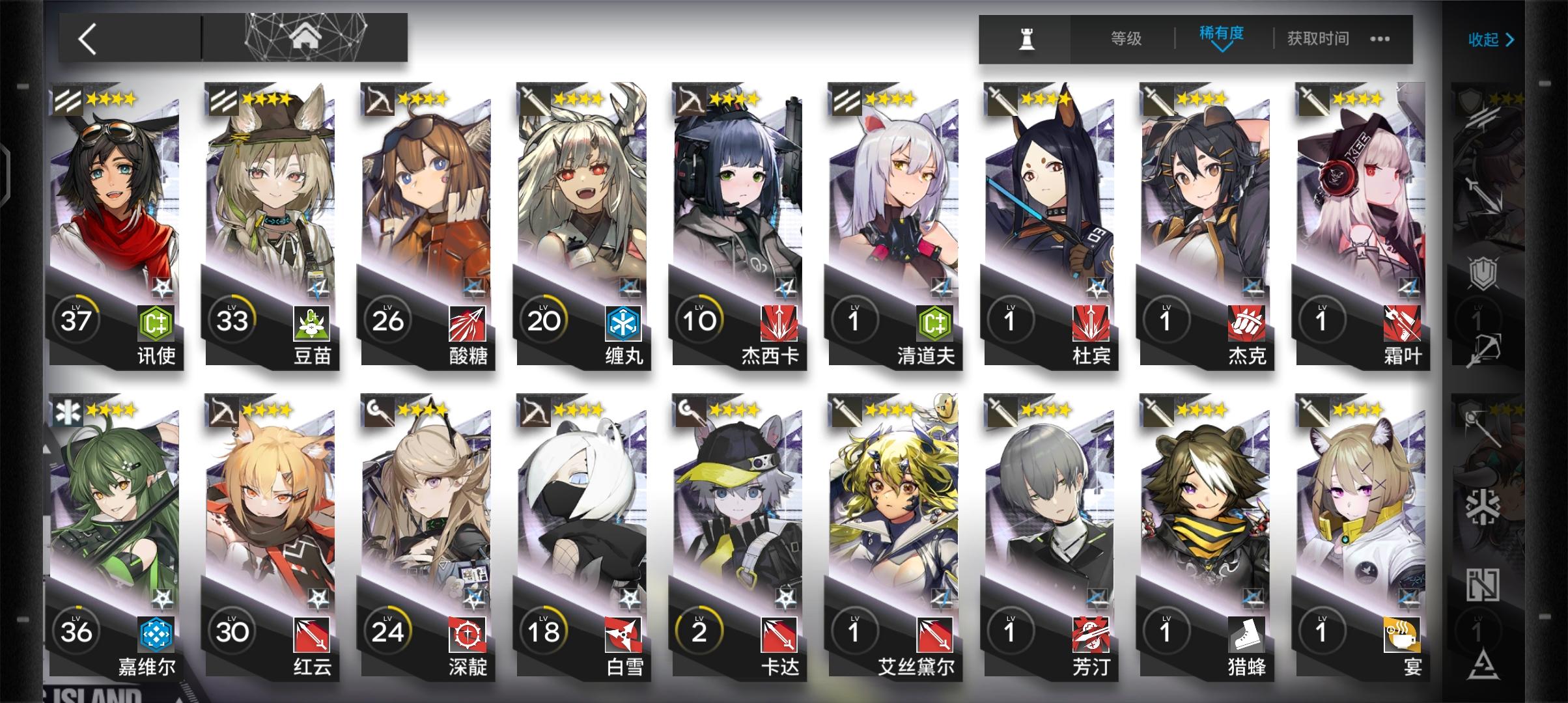1568x703 pixels.
Task: Click 讯使's level 37 progress ring
Action: [74, 320]
